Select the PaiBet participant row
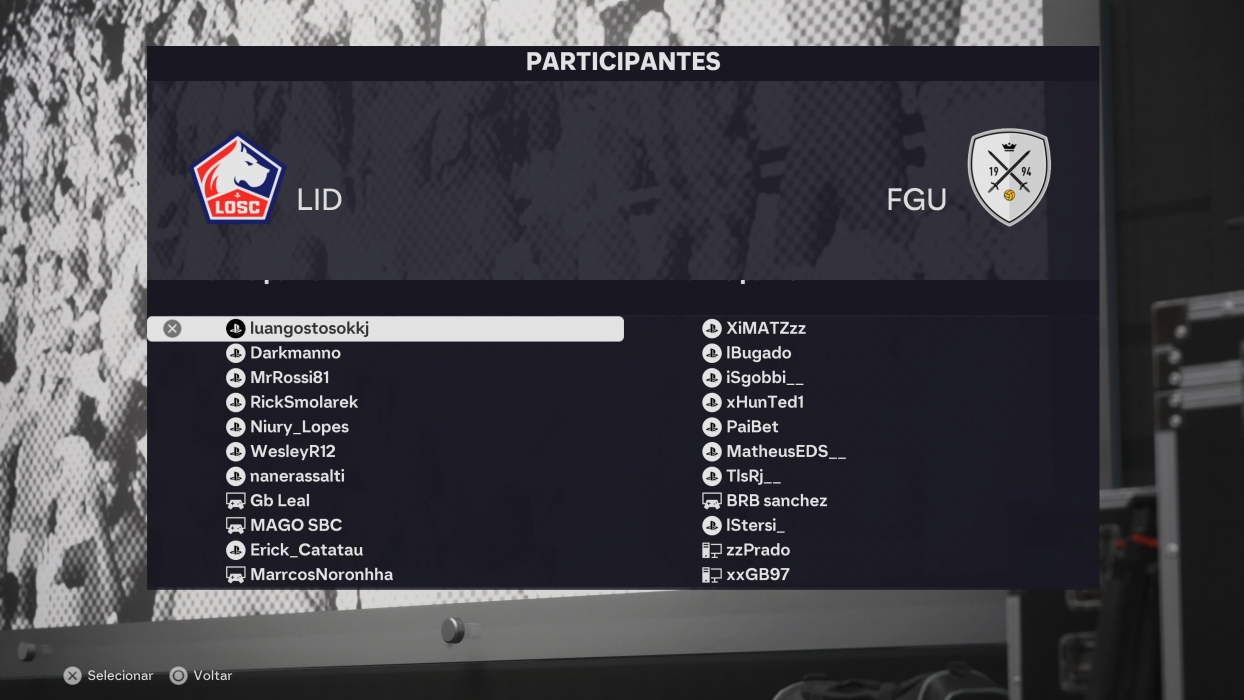The image size is (1244, 700). [752, 427]
